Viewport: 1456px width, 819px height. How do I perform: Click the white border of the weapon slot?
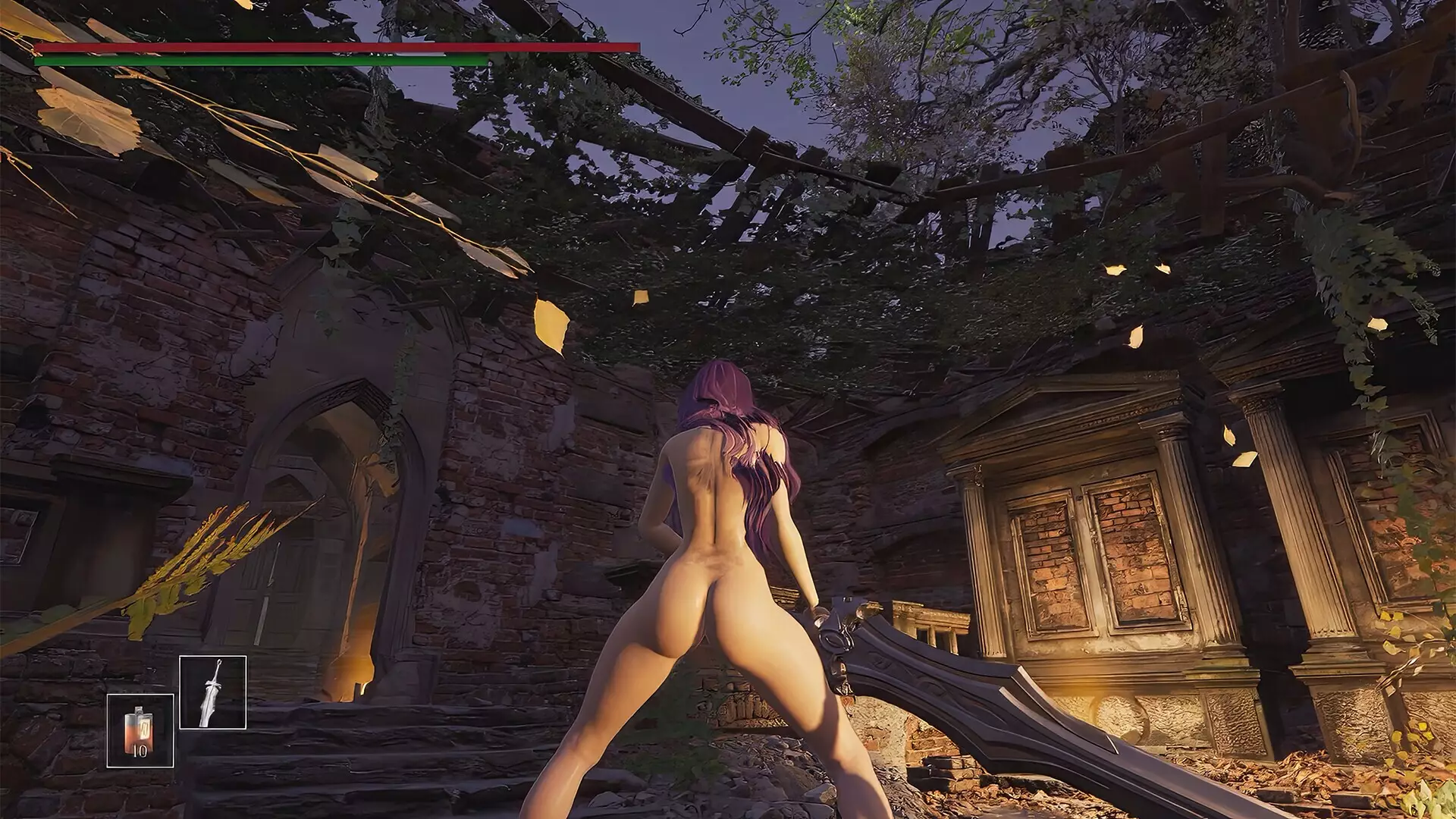[x=212, y=657]
